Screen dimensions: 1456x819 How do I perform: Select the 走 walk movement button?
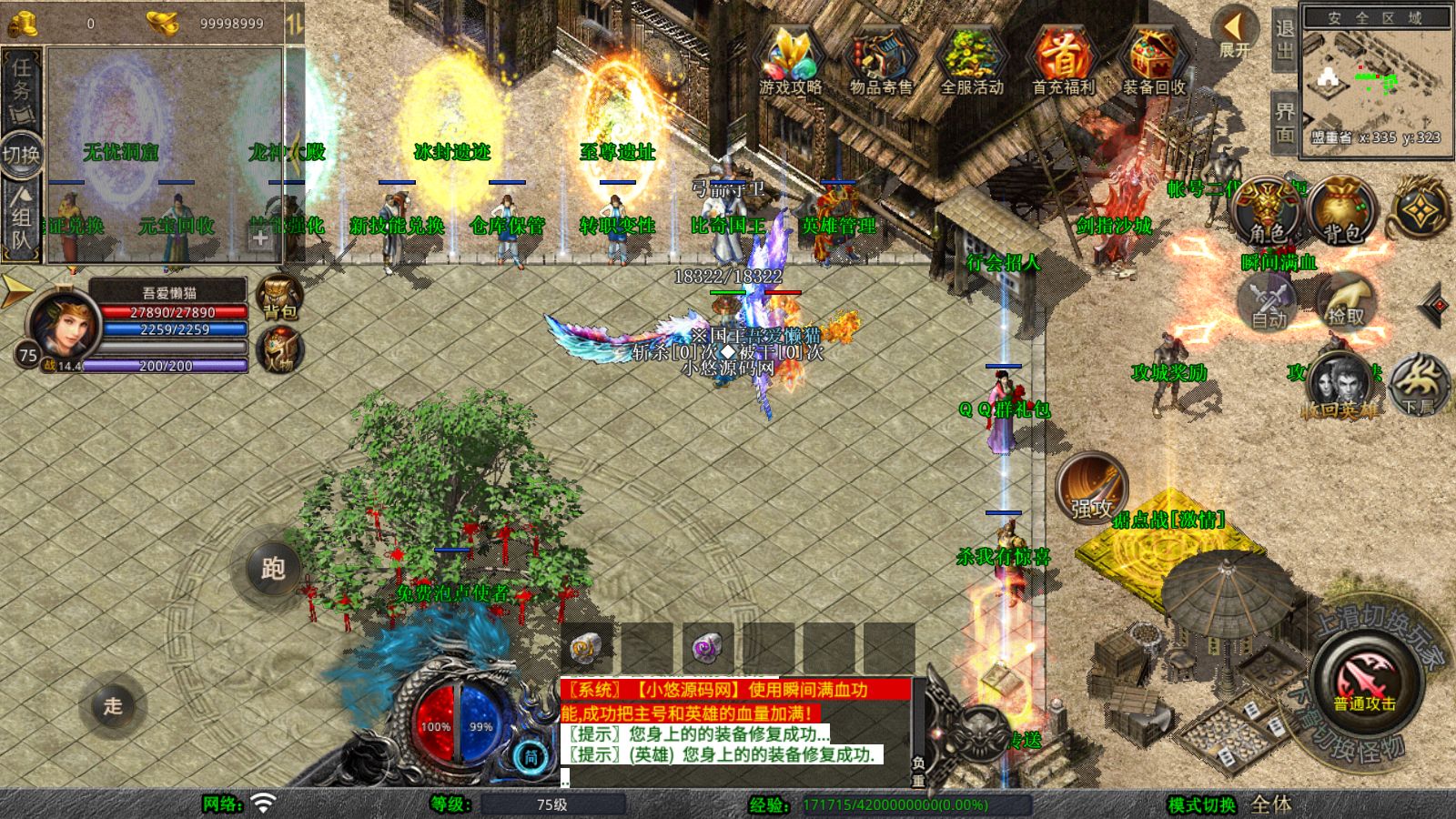113,705
